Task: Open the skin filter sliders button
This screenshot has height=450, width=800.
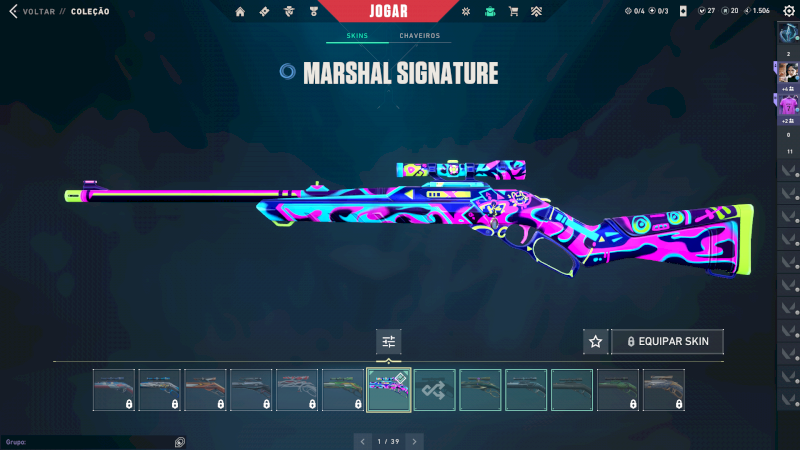Action: tap(389, 342)
